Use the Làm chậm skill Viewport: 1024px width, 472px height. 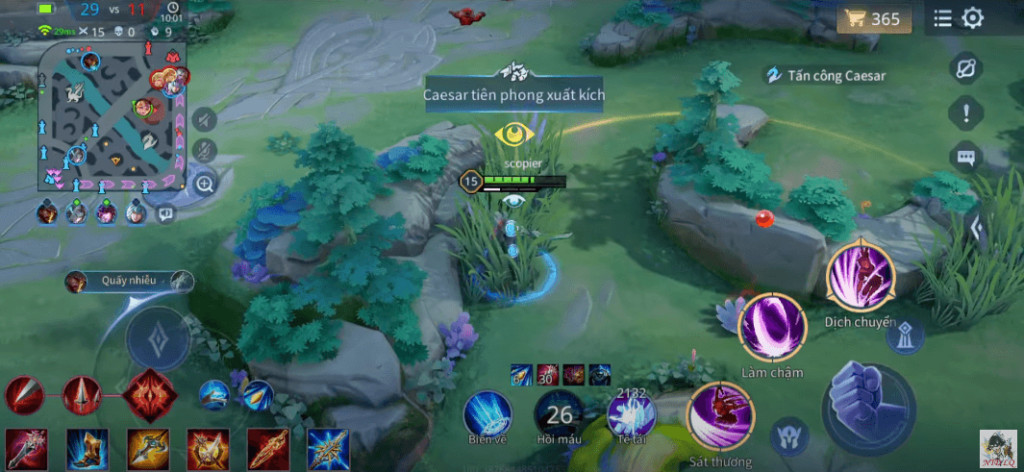click(x=772, y=327)
